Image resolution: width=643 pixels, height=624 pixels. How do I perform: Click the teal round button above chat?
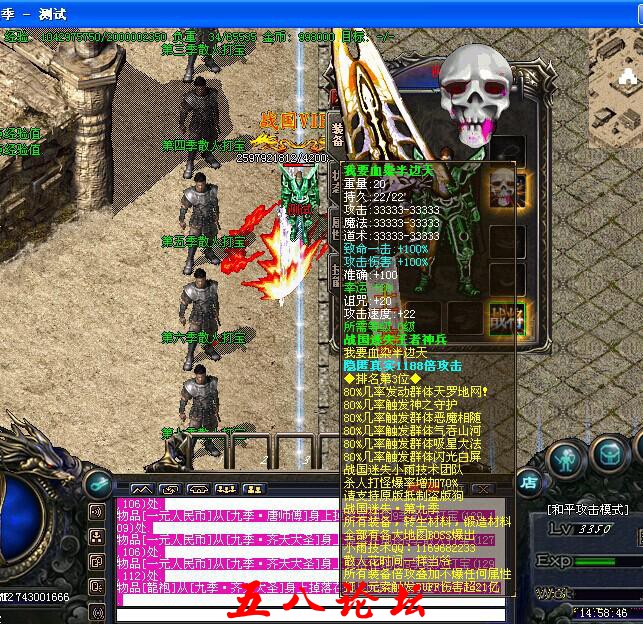click(x=98, y=483)
